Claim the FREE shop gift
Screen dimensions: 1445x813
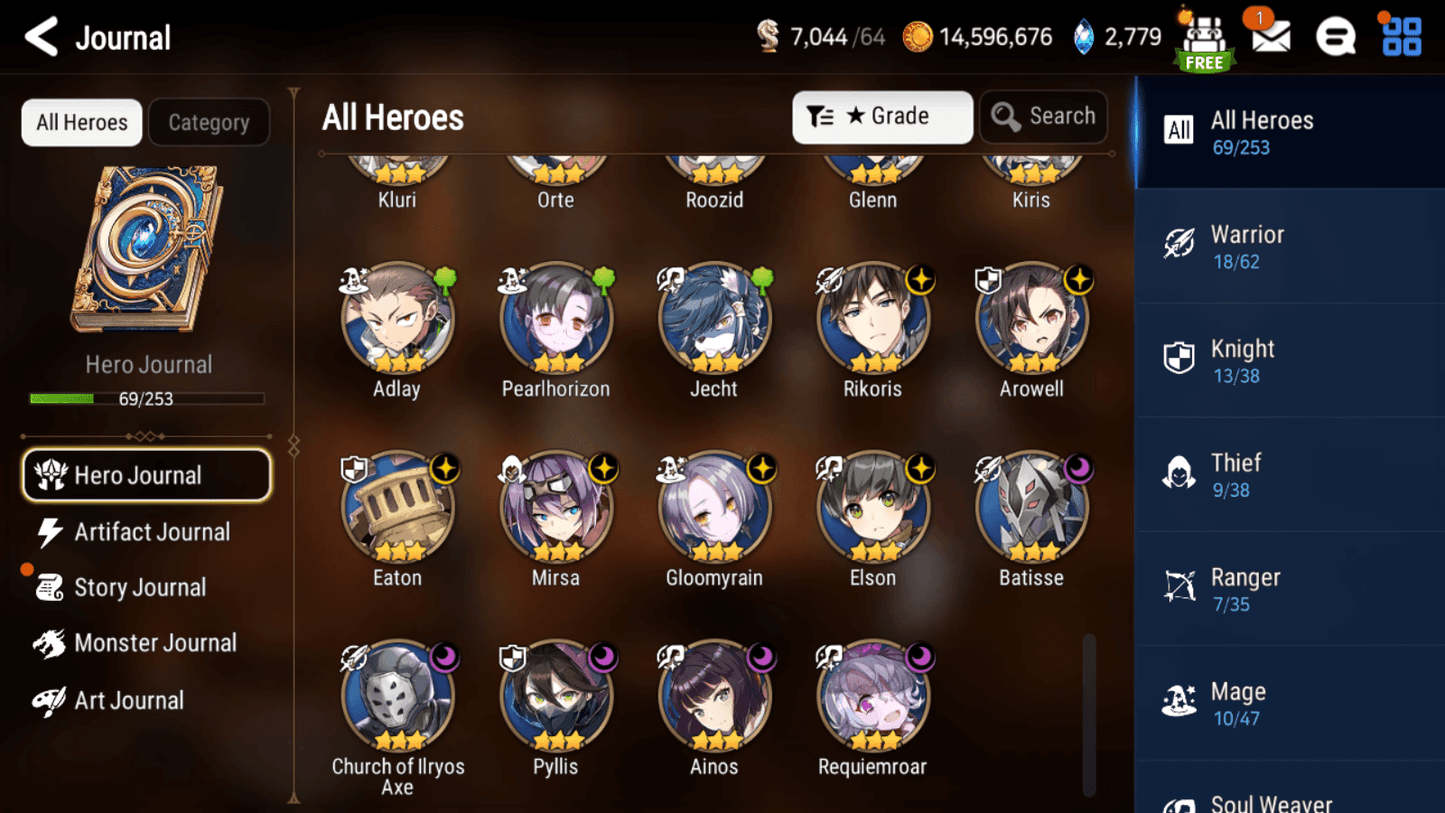coord(1204,40)
